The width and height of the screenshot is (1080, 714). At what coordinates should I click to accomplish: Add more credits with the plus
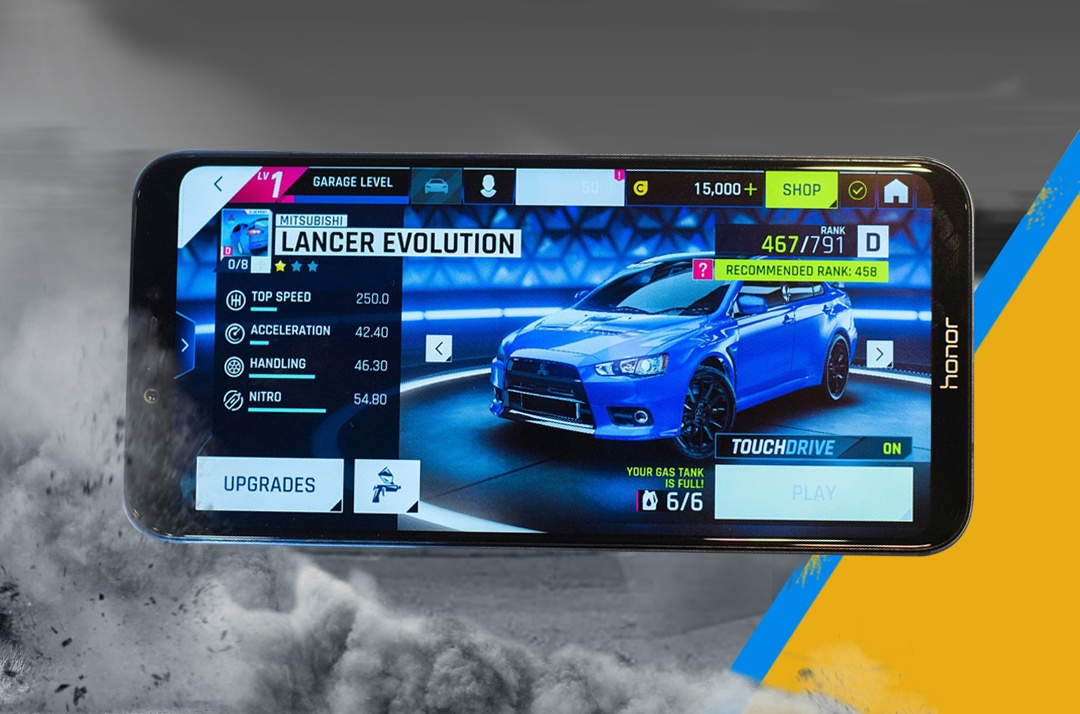[750, 189]
